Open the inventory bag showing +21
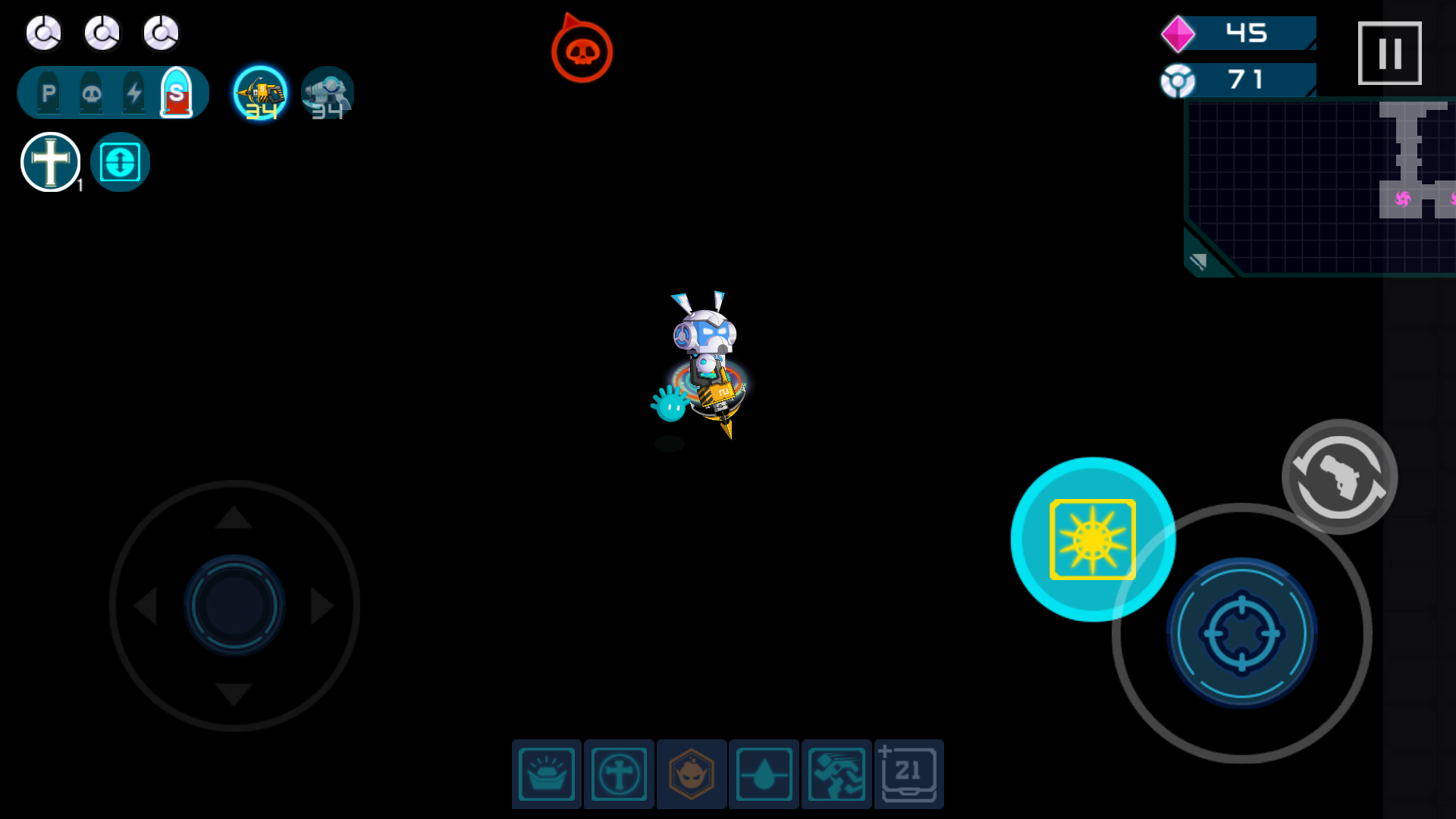The image size is (1456, 819). [x=909, y=773]
